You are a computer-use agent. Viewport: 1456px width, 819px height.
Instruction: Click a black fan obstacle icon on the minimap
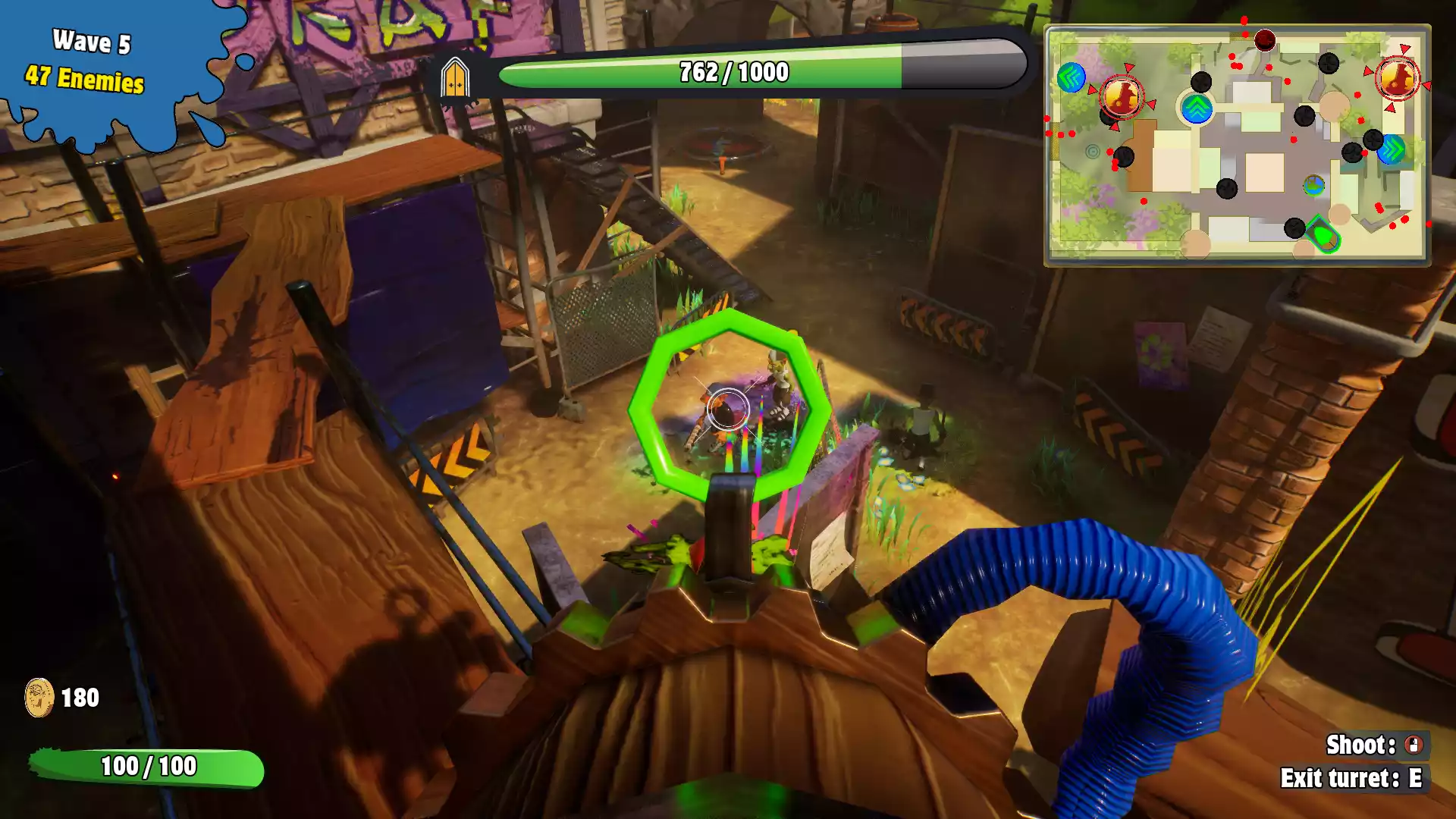tap(1200, 83)
